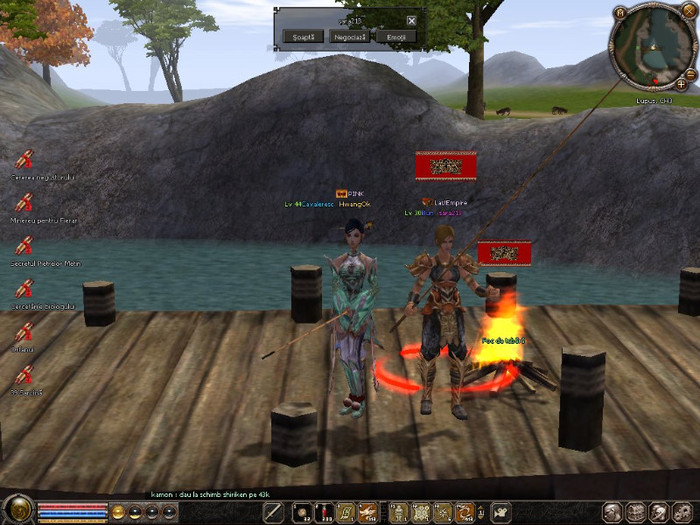Image resolution: width=700 pixels, height=525 pixels.
Task: Open the Cererea negustorului quest scroll
Action: tap(25, 158)
